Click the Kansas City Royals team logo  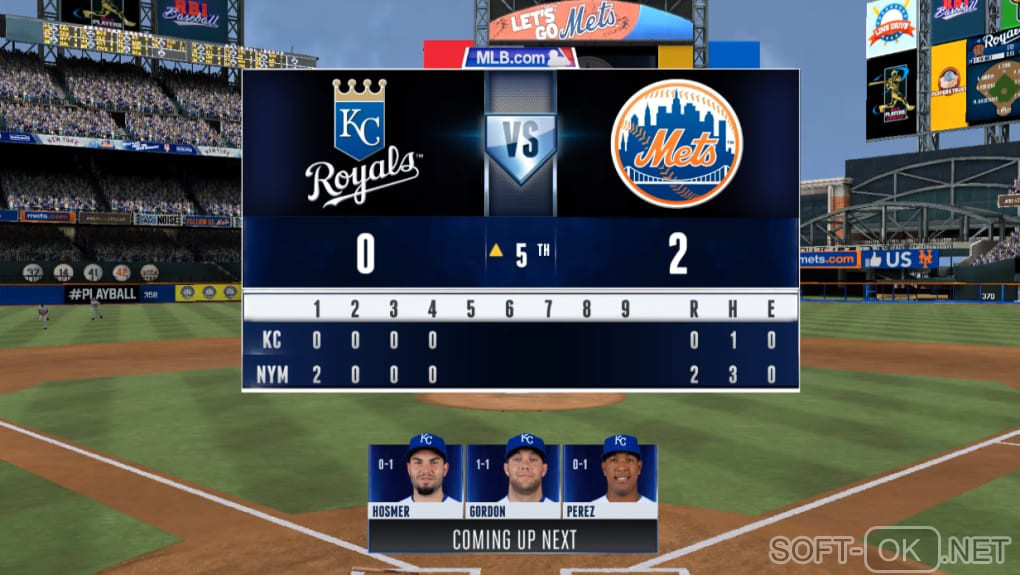tap(362, 142)
